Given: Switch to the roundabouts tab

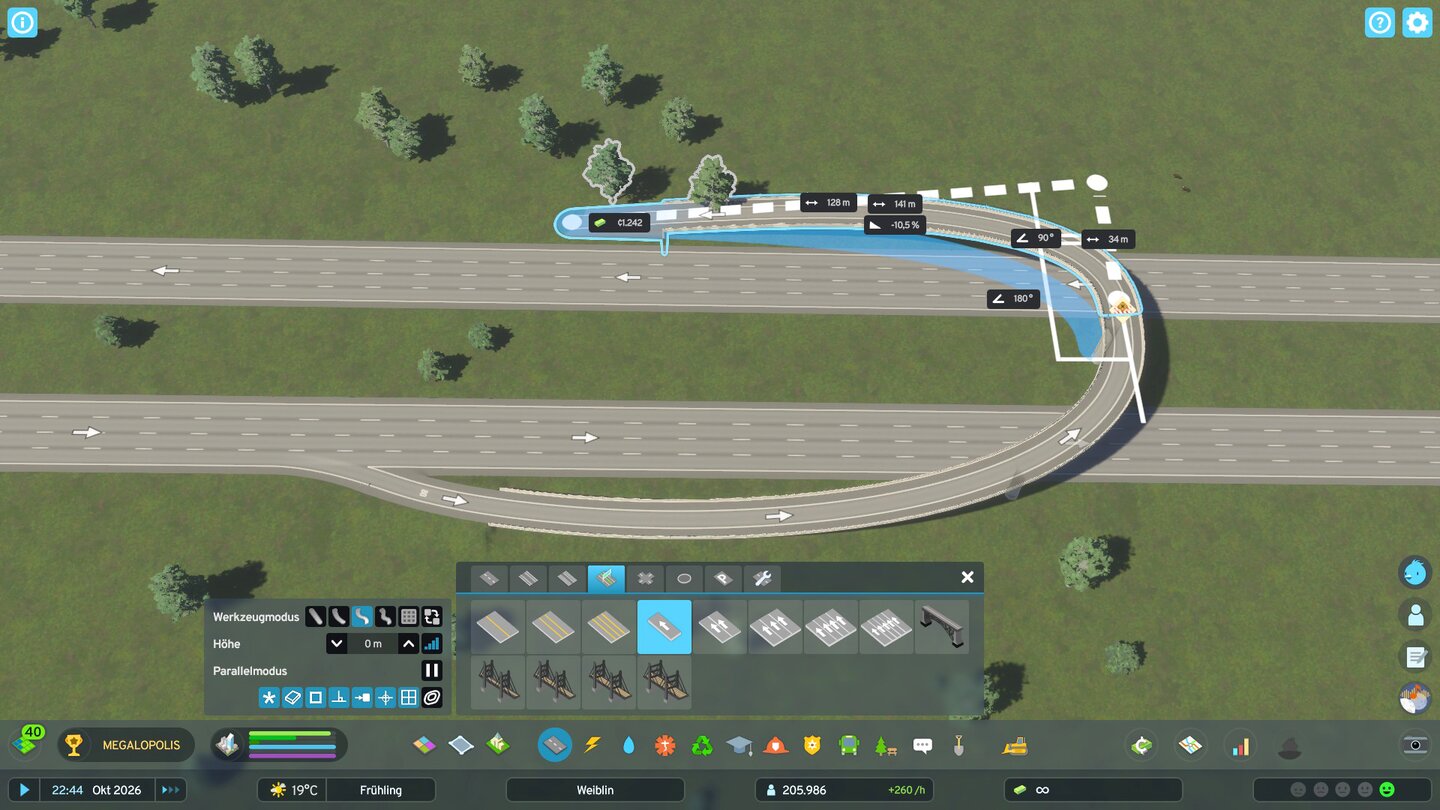Looking at the screenshot, I should 684,578.
